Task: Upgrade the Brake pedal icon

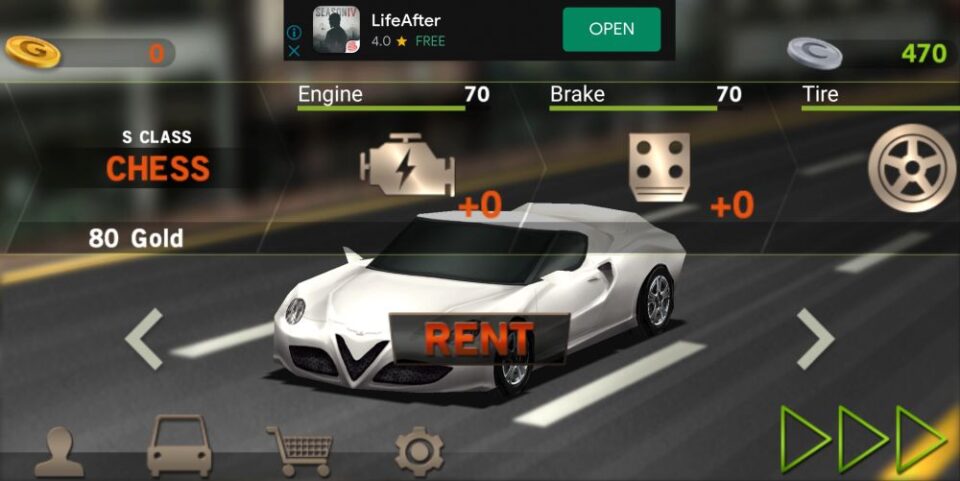Action: 659,164
